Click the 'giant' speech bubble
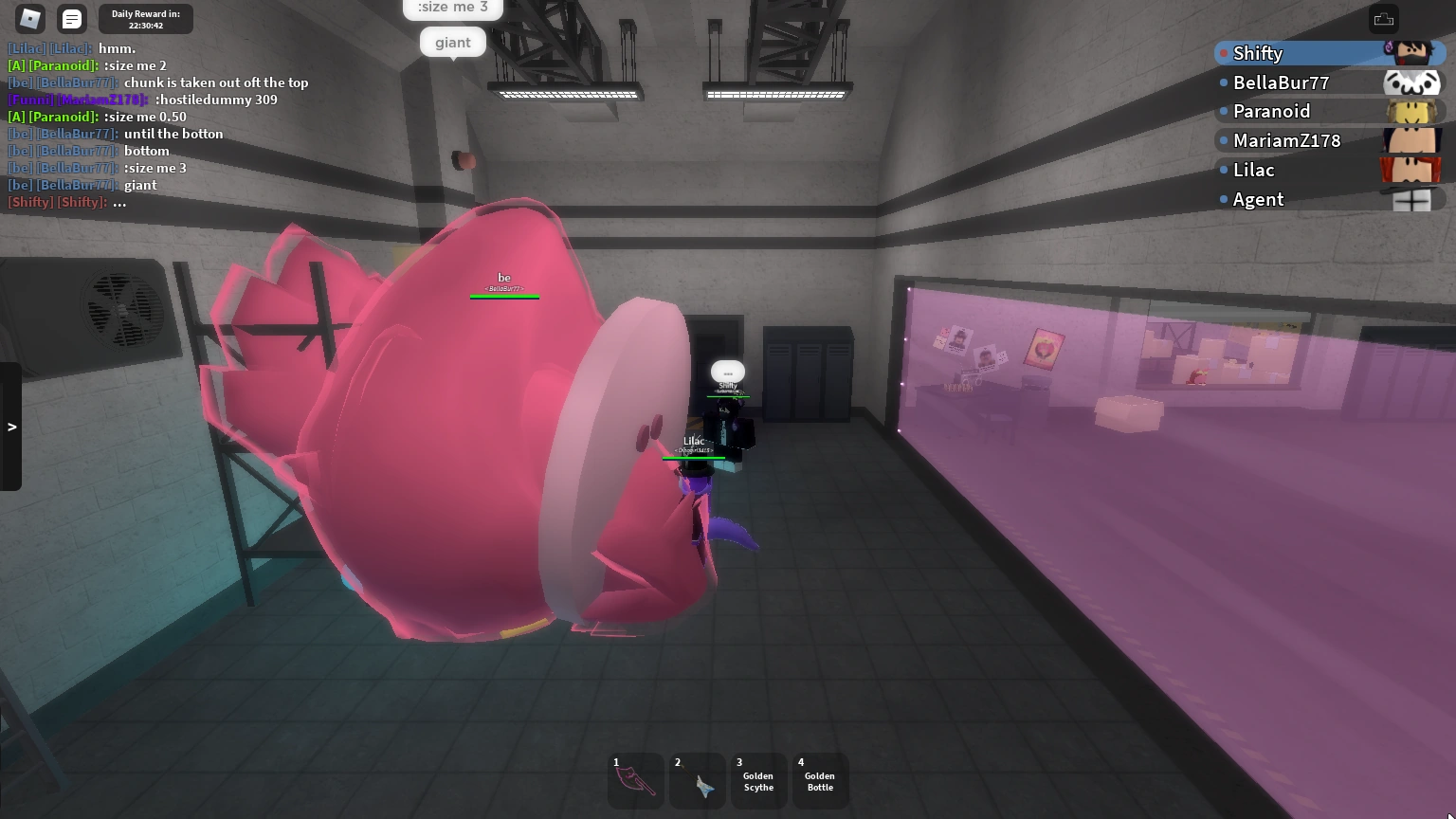The width and height of the screenshot is (1456, 819). point(452,42)
